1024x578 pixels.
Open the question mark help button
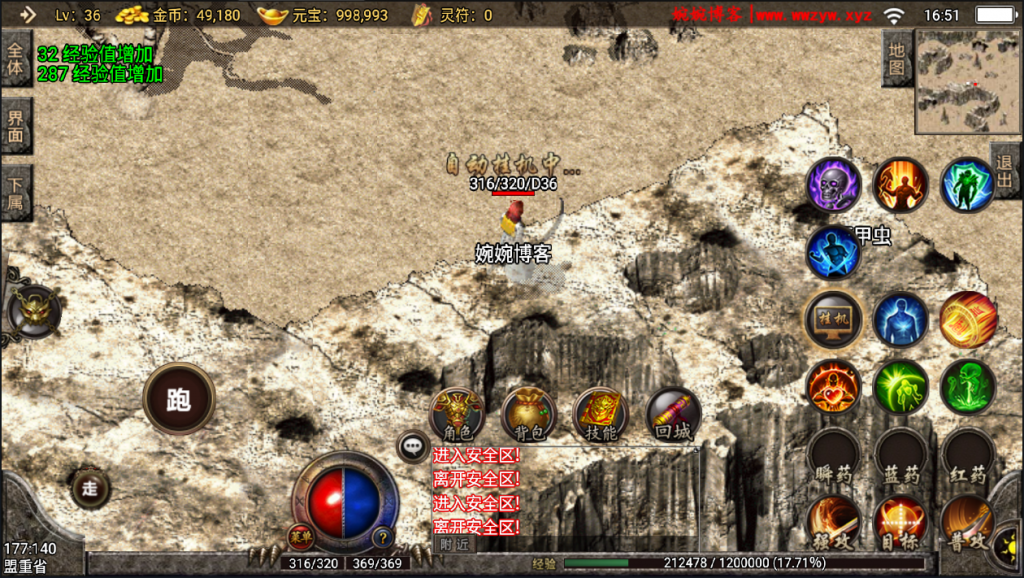tap(383, 537)
